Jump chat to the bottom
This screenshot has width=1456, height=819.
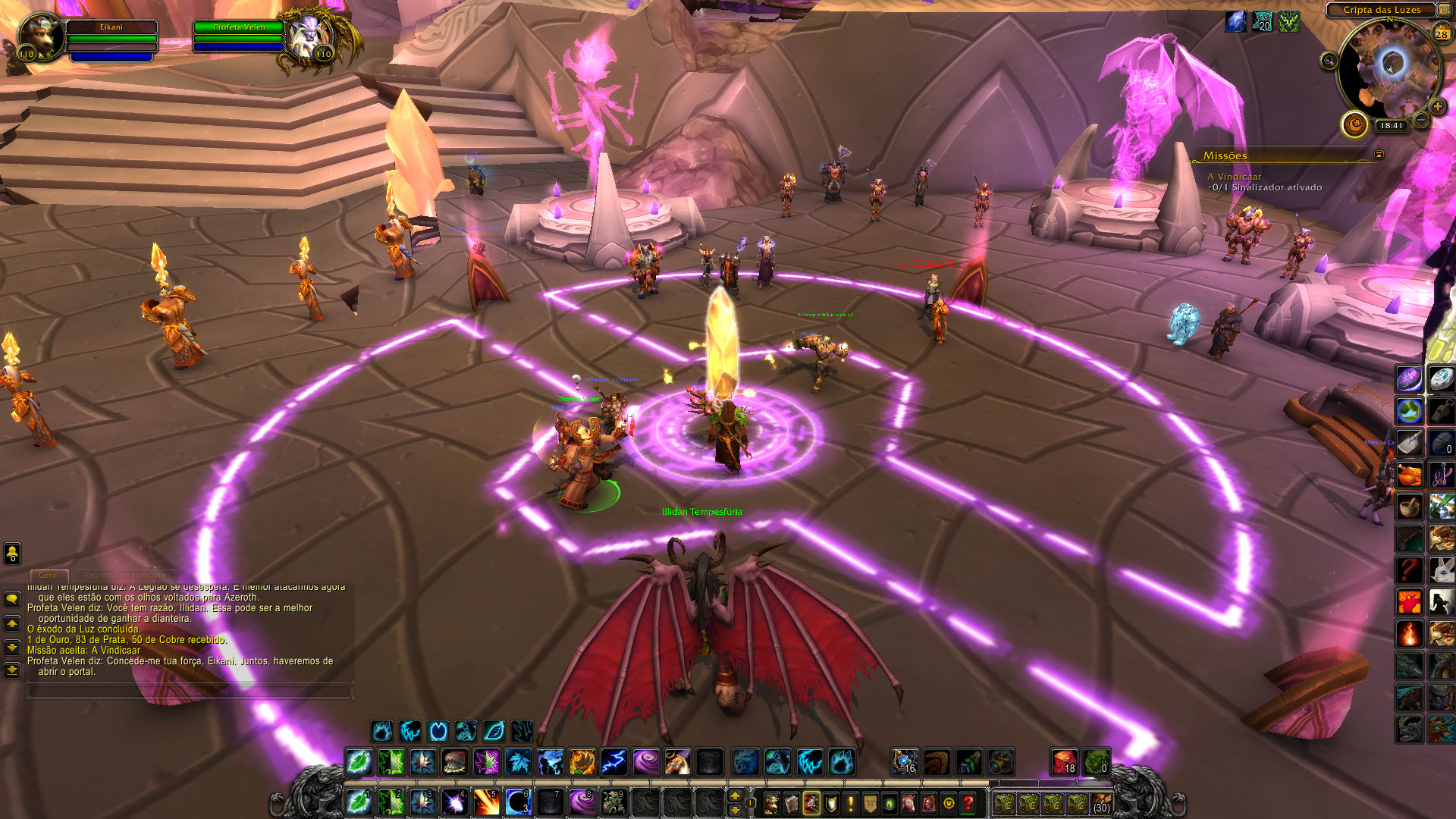[x=12, y=670]
